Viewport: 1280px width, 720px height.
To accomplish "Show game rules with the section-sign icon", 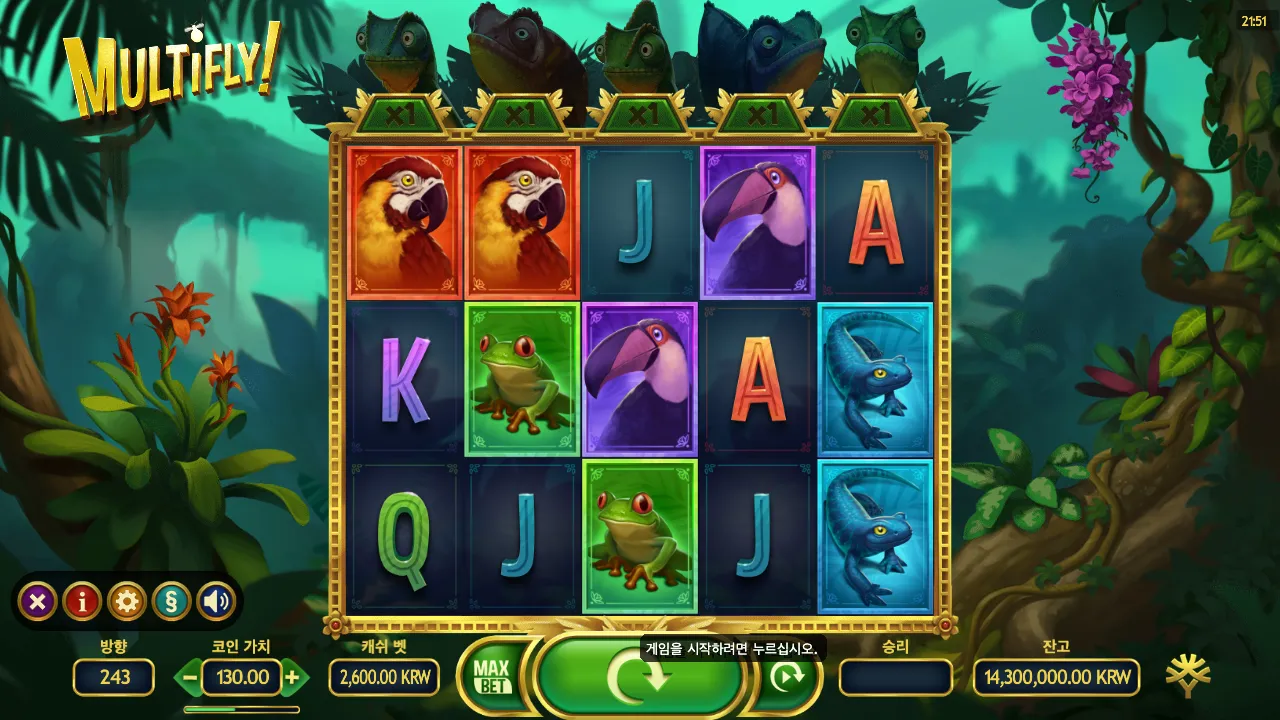I will 171,601.
